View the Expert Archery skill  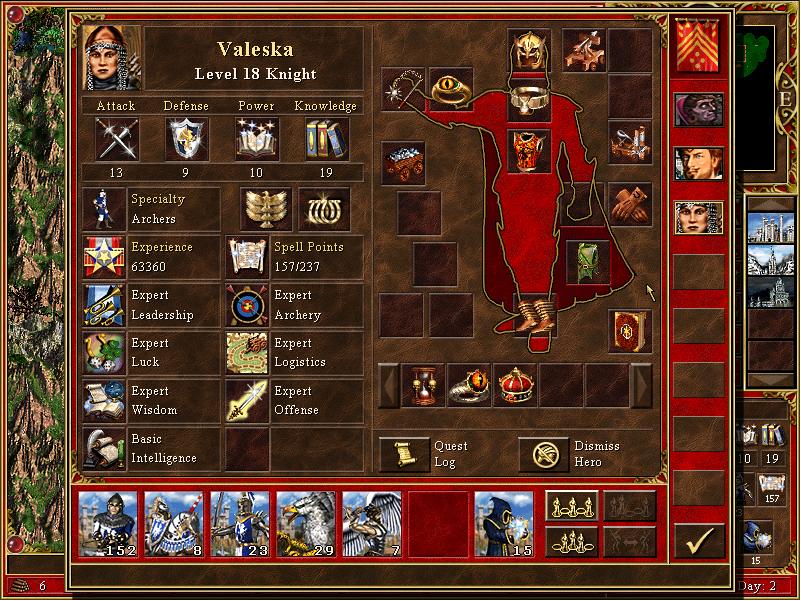pyautogui.click(x=247, y=305)
